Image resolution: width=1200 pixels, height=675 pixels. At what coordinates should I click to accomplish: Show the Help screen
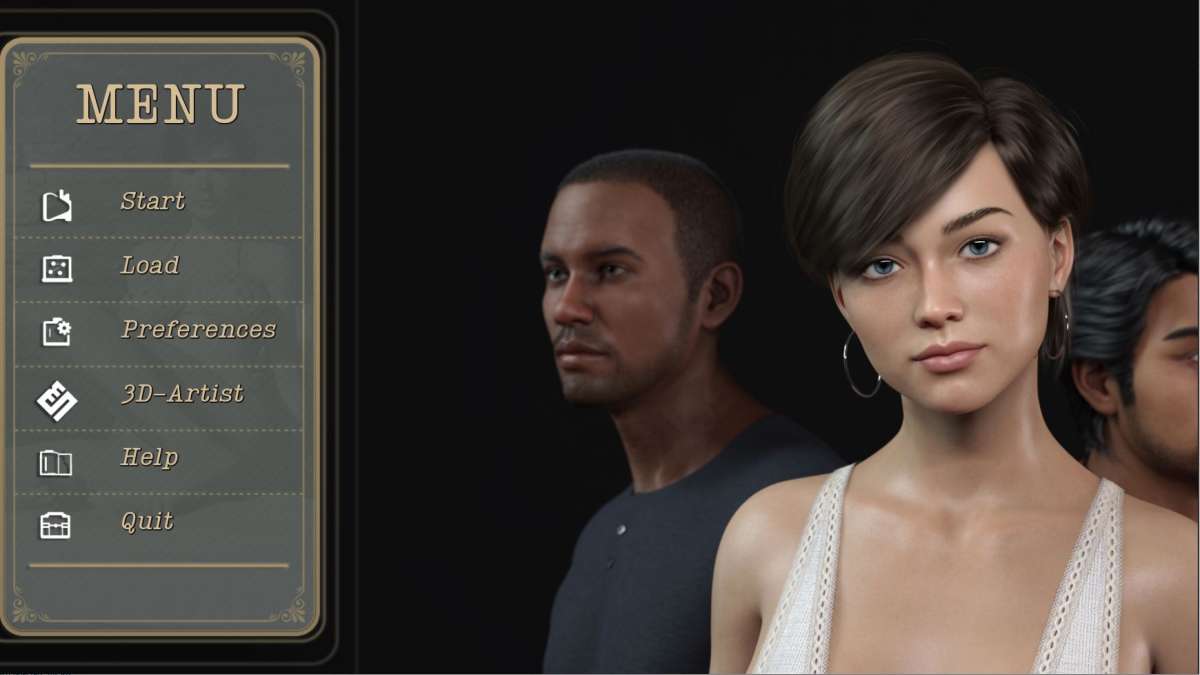[x=149, y=458]
